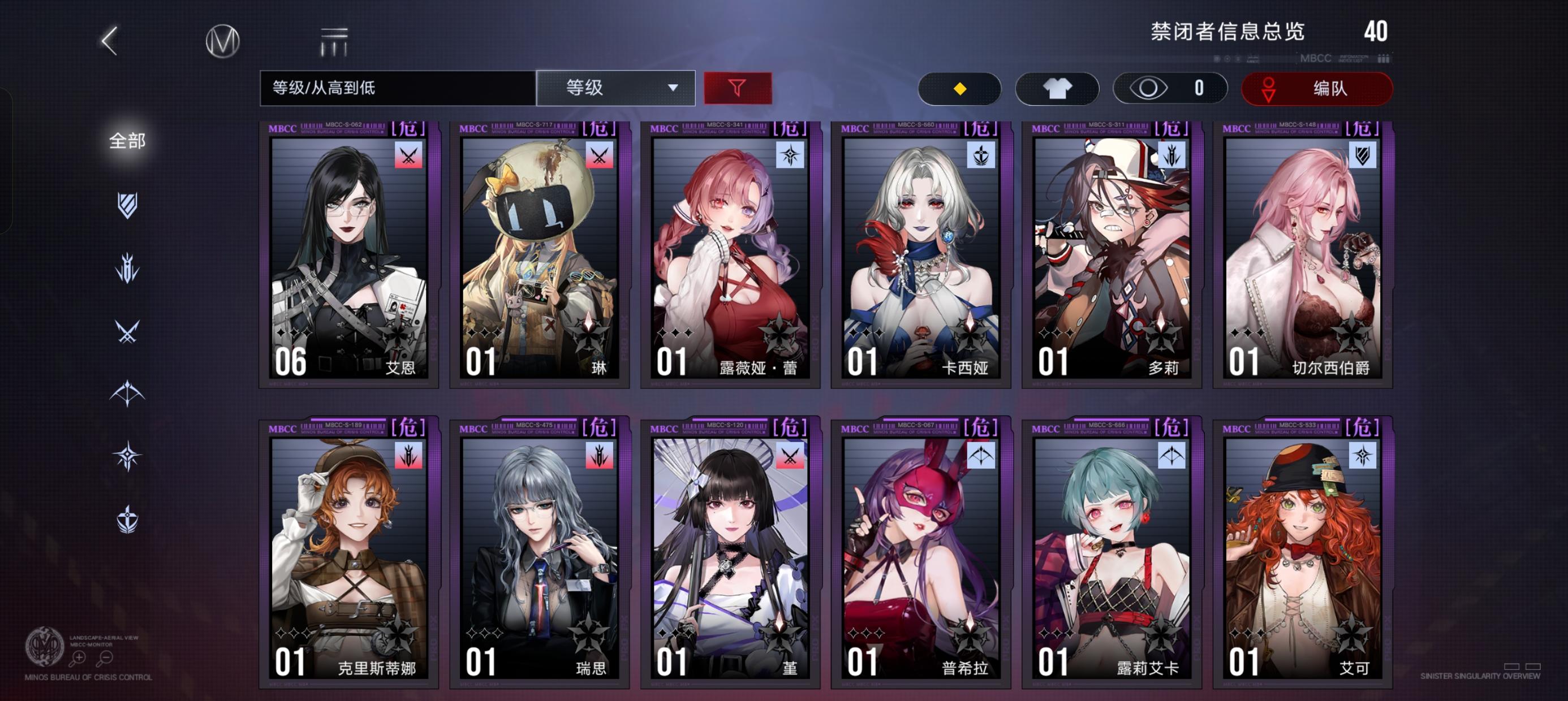Select 全部 in the left sidebar
The image size is (1568, 701).
coord(126,140)
